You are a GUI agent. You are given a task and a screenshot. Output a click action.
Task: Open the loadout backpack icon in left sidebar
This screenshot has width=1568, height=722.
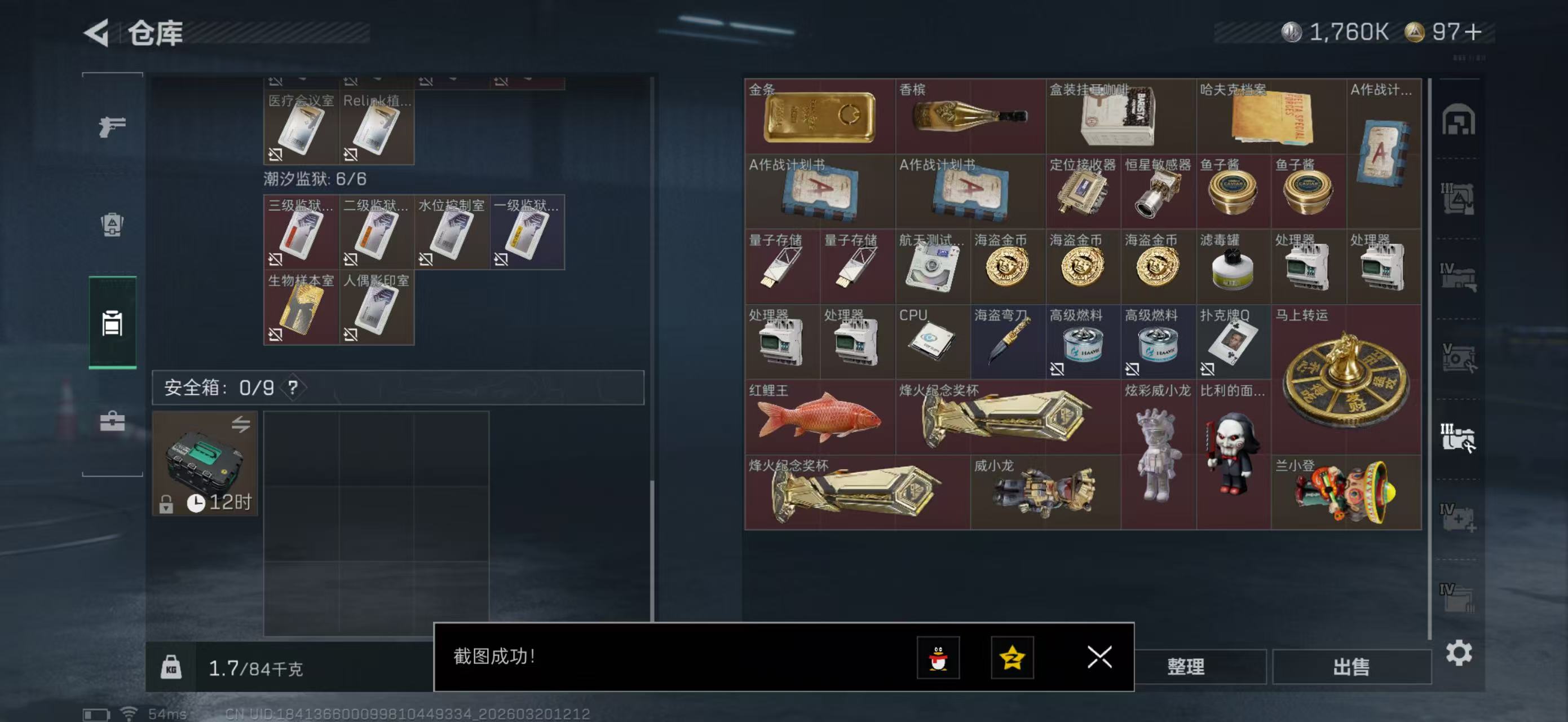pos(112,225)
